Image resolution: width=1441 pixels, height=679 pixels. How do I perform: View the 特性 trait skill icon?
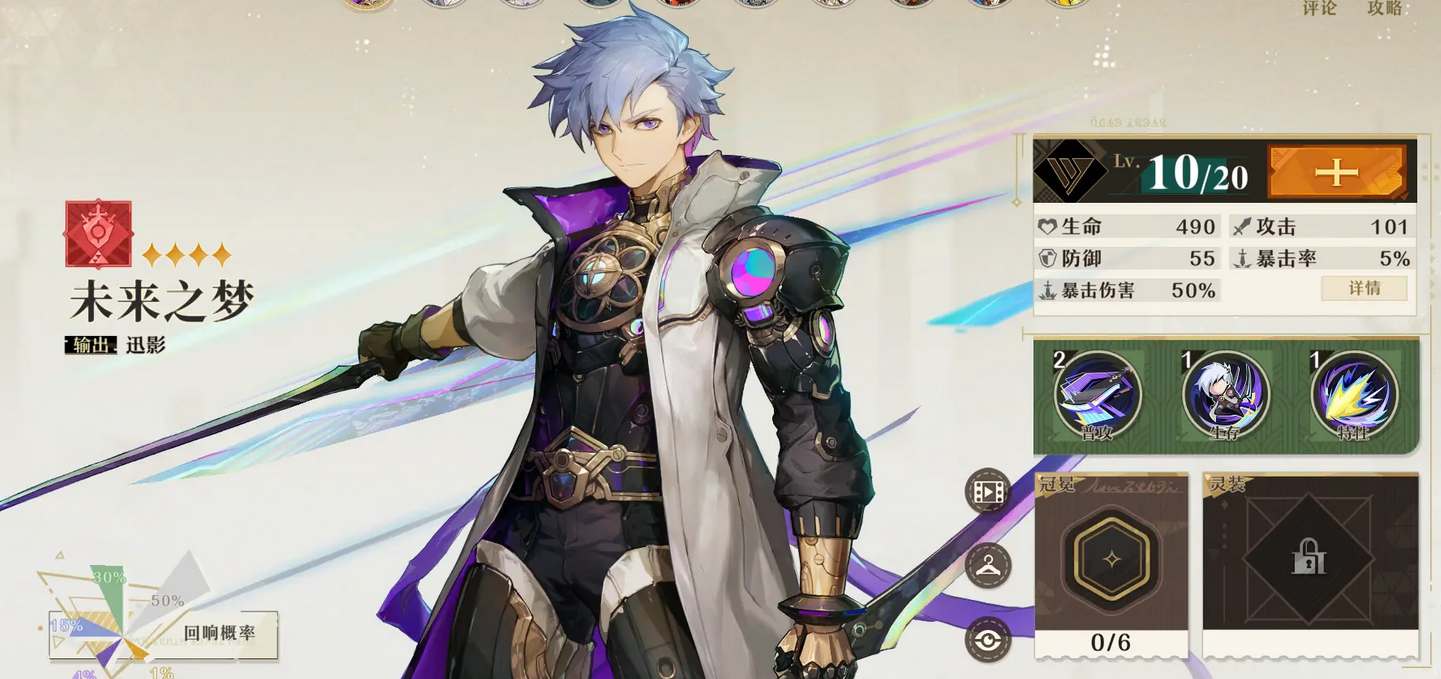tap(1355, 395)
